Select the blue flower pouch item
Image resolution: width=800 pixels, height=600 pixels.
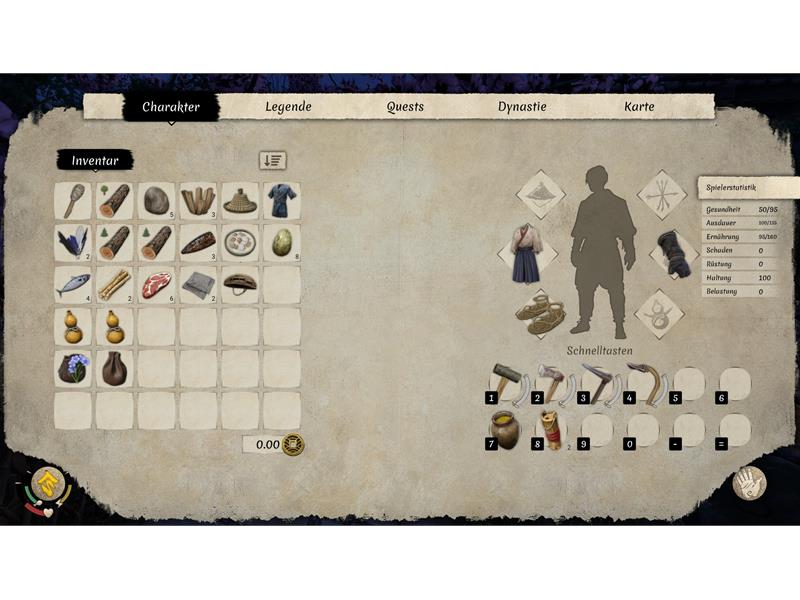[x=73, y=368]
